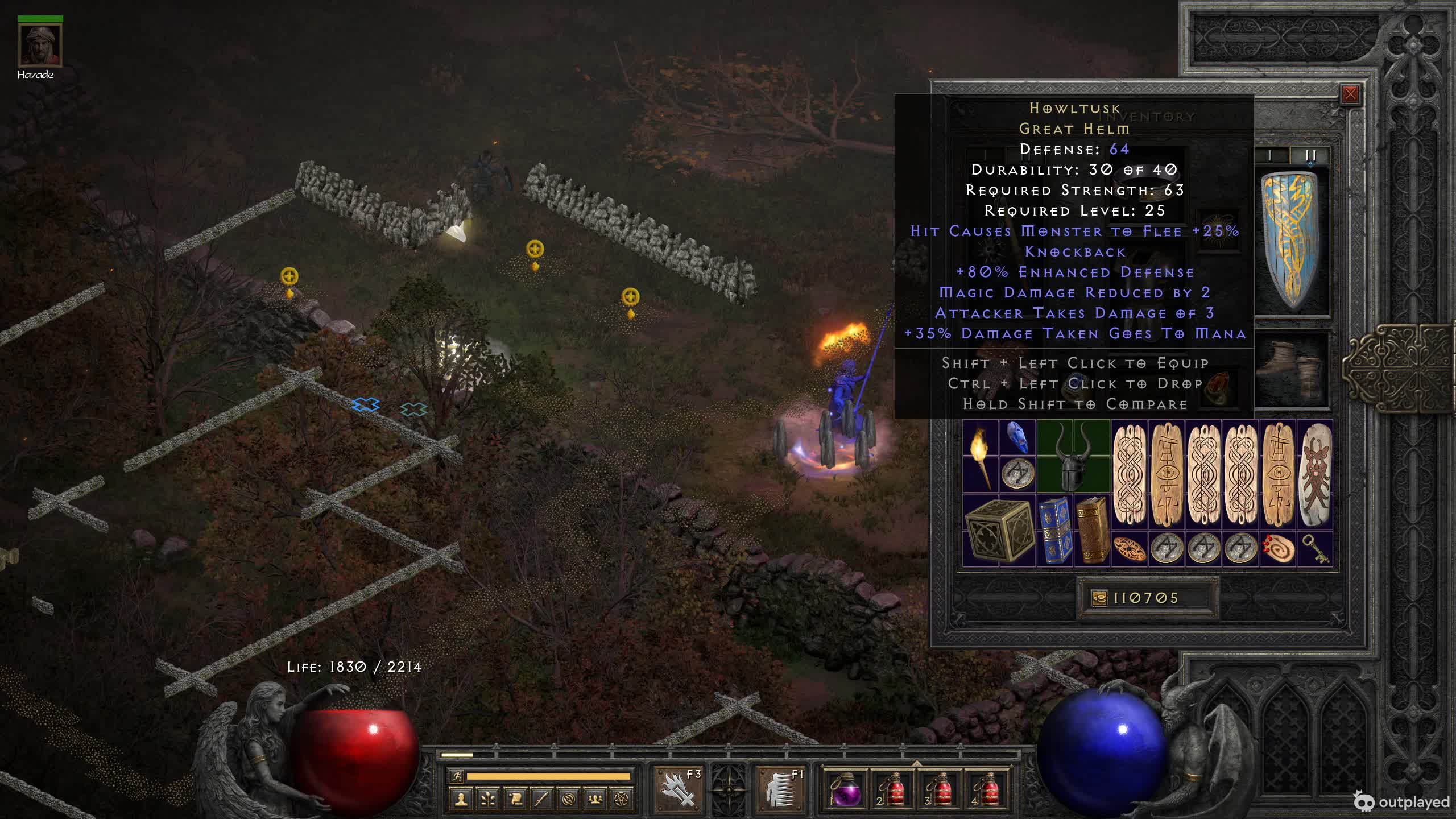Open the character sheet from the mini menu
This screenshot has width=1456, height=819.
click(461, 800)
